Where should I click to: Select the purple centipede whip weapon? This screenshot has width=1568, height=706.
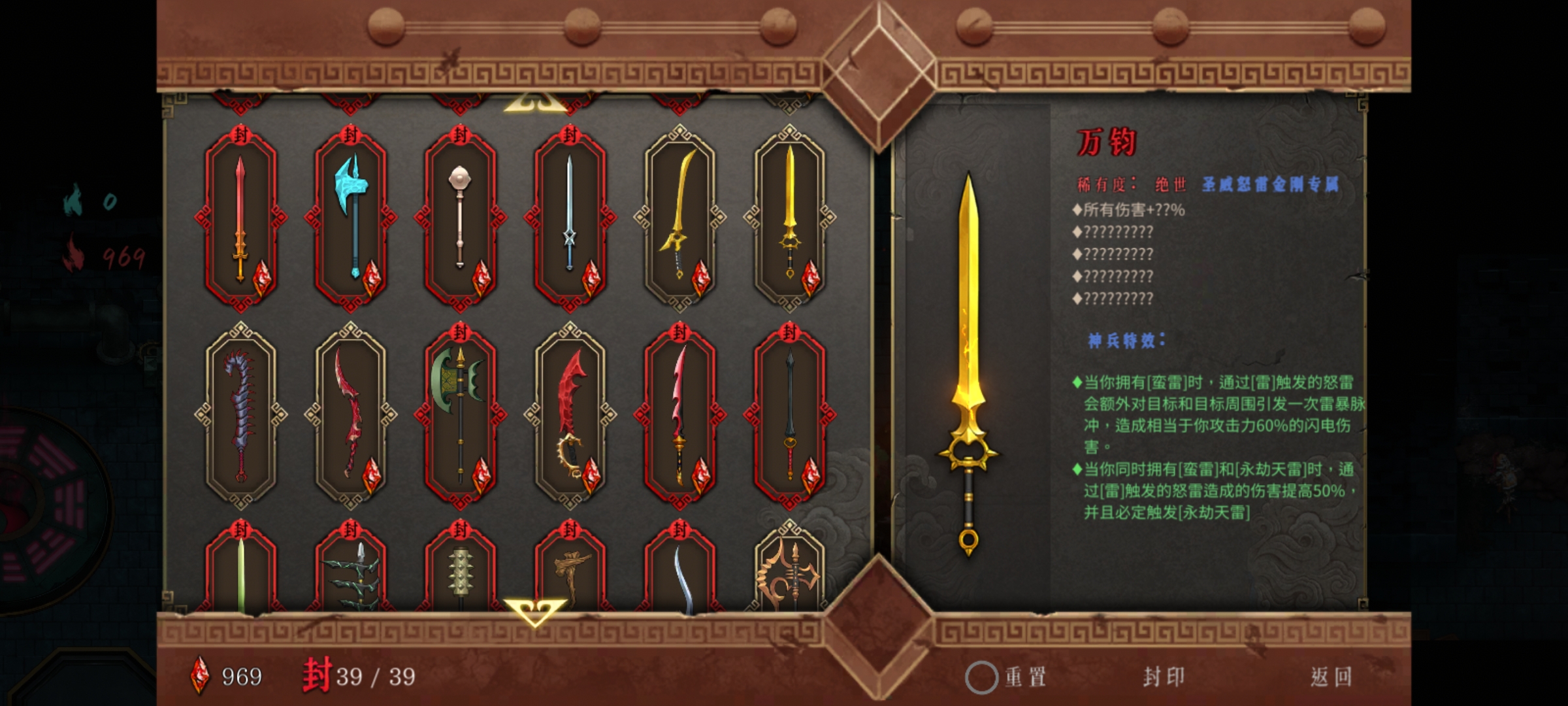pos(240,416)
